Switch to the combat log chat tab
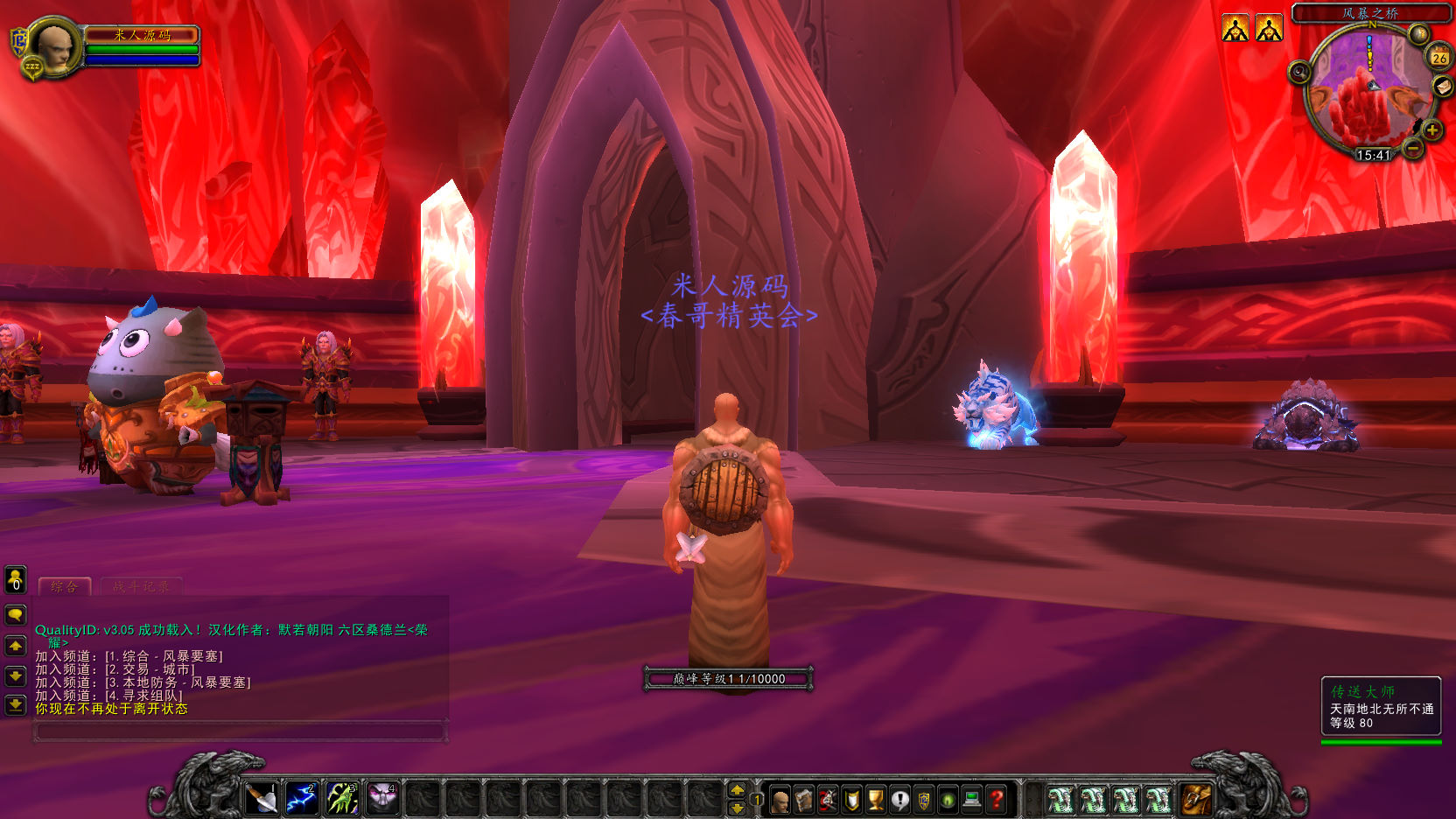The height and width of the screenshot is (819, 1456). pos(141,586)
